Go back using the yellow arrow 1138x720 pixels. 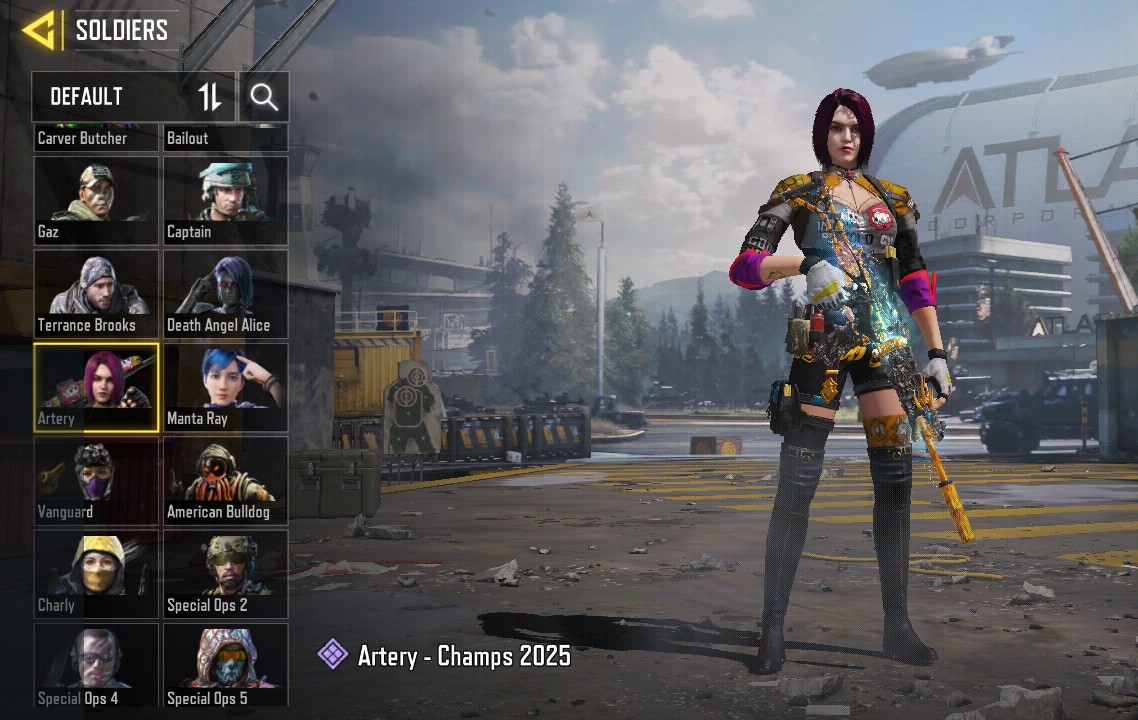(x=38, y=30)
